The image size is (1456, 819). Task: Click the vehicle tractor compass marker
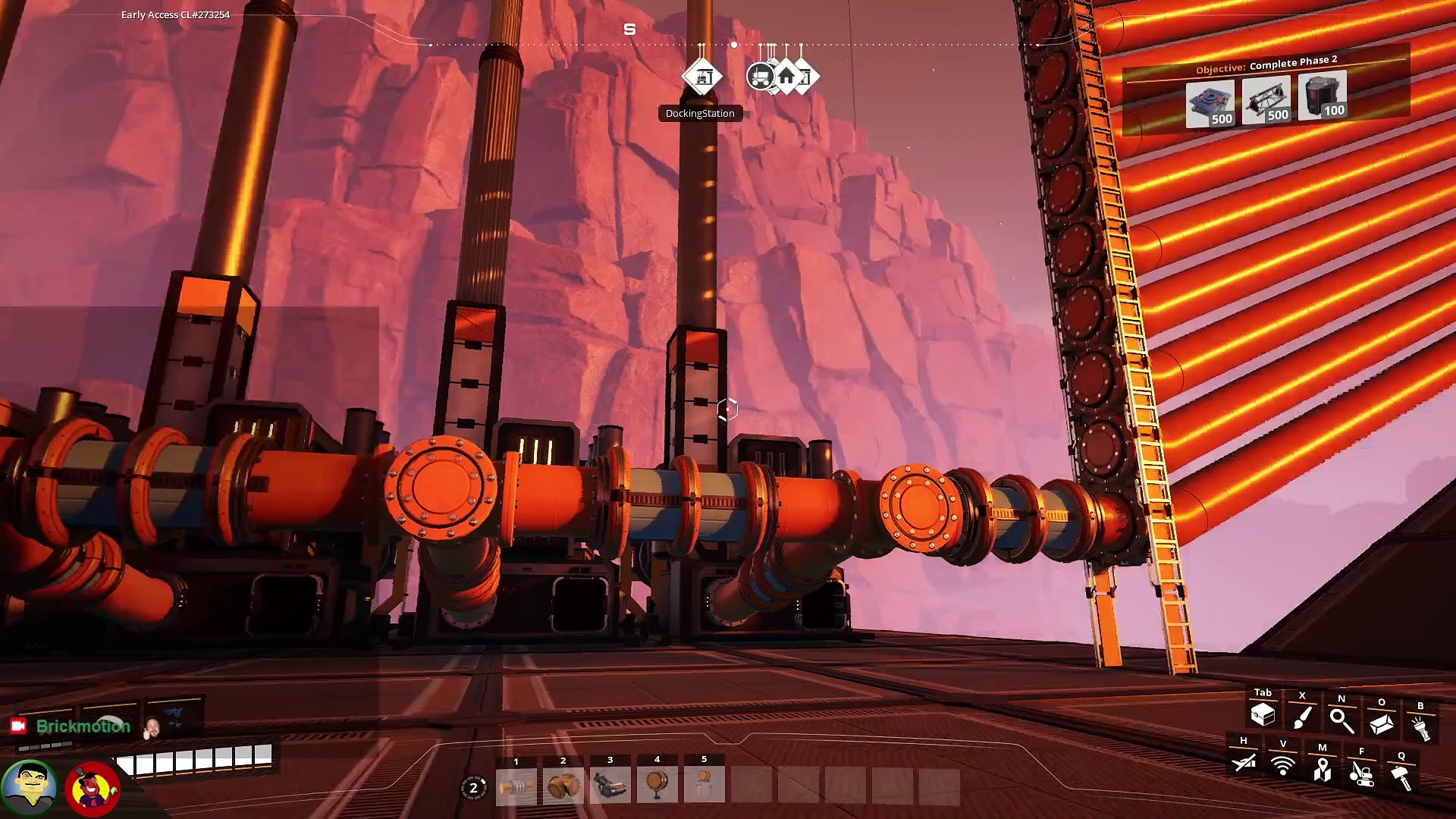[x=761, y=77]
